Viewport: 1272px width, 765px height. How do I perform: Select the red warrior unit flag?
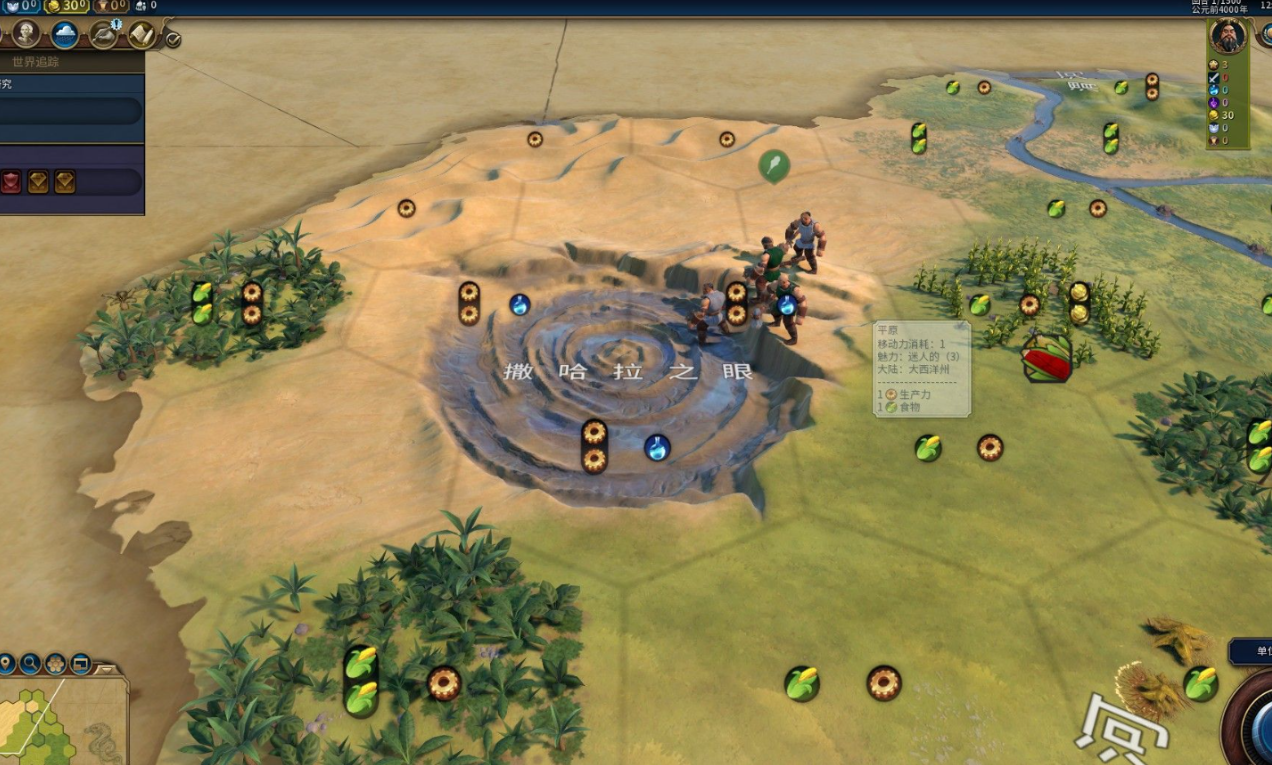[x=1047, y=359]
